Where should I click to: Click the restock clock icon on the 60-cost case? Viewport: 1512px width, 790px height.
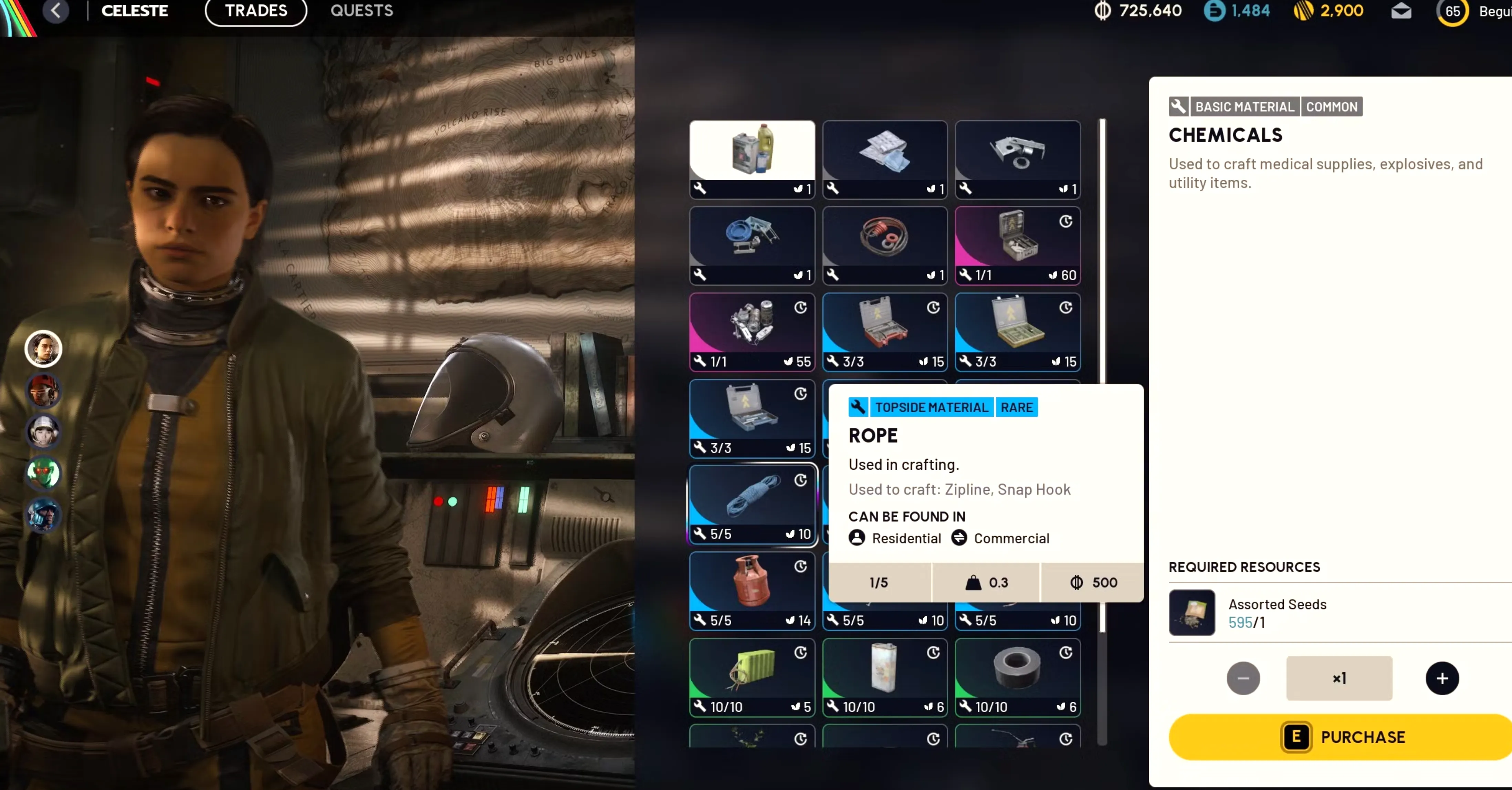click(1066, 222)
